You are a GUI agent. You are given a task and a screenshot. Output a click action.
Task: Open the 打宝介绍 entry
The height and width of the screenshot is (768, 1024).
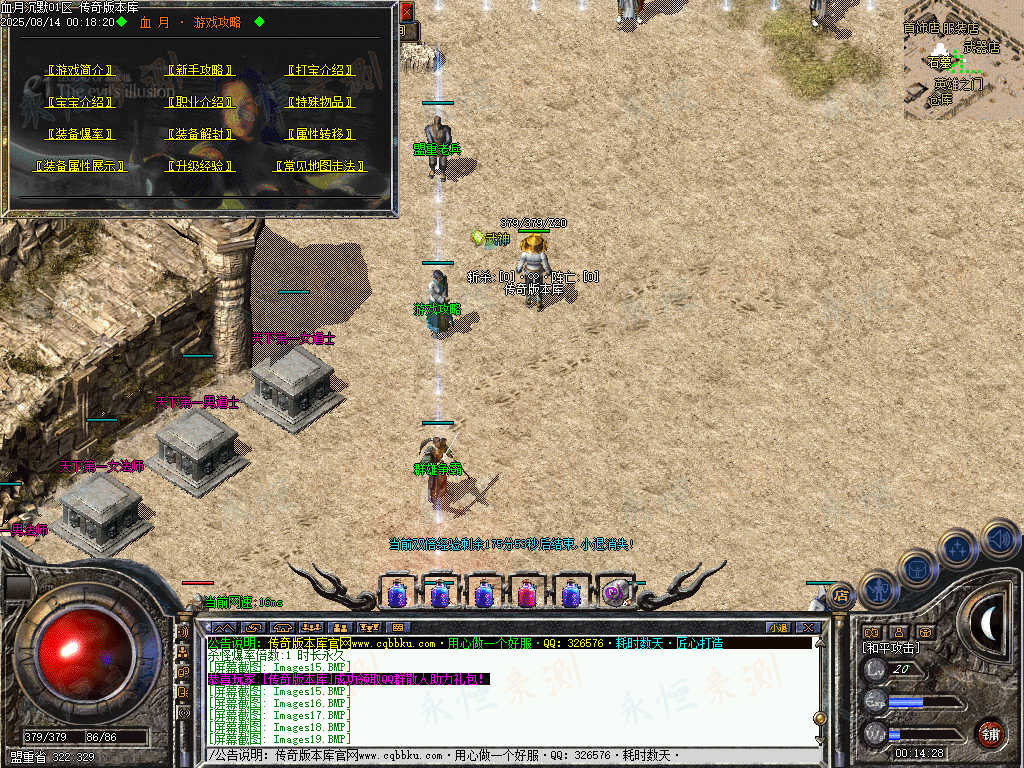click(x=320, y=71)
